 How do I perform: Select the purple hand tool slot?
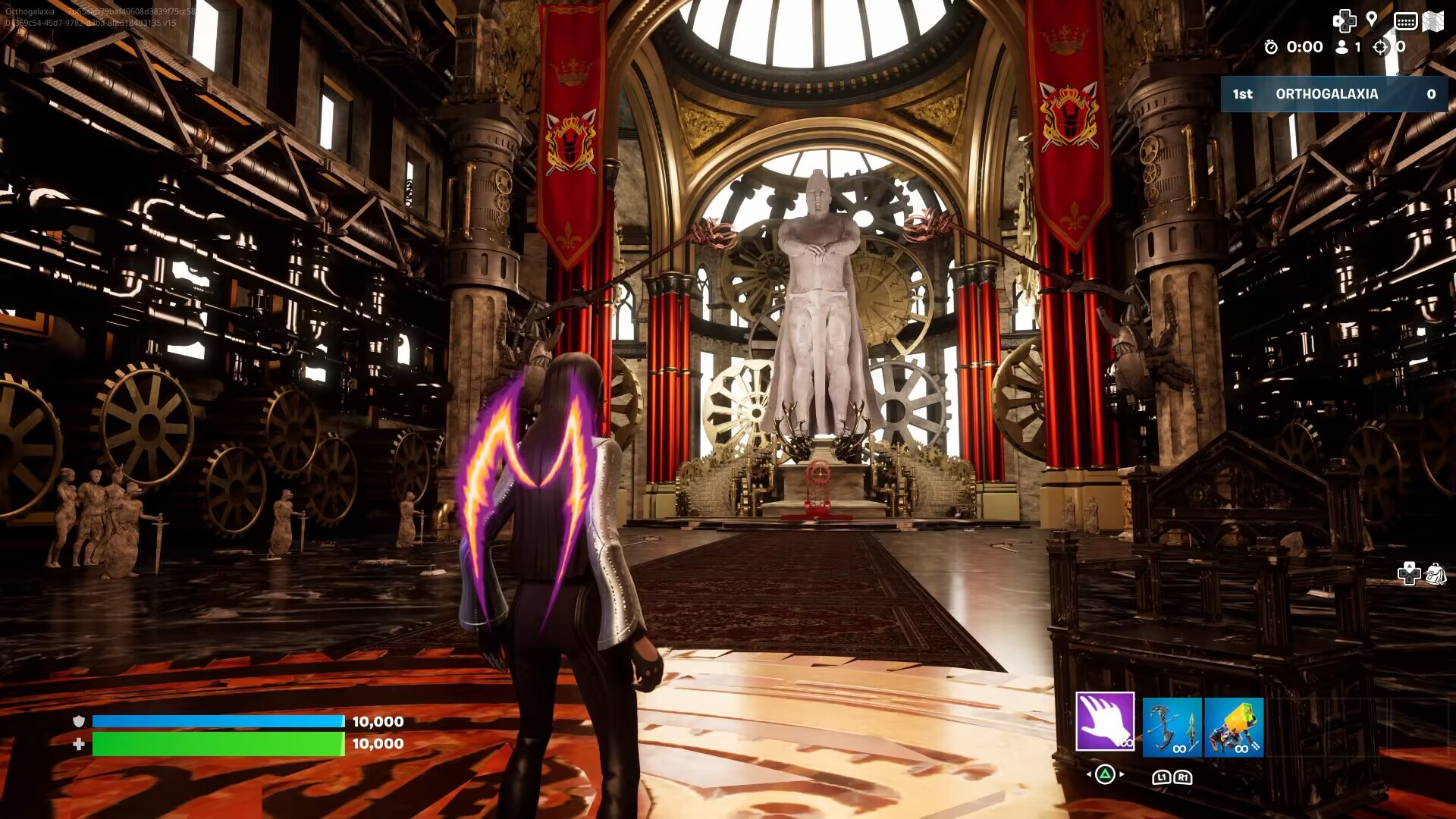(x=1105, y=721)
